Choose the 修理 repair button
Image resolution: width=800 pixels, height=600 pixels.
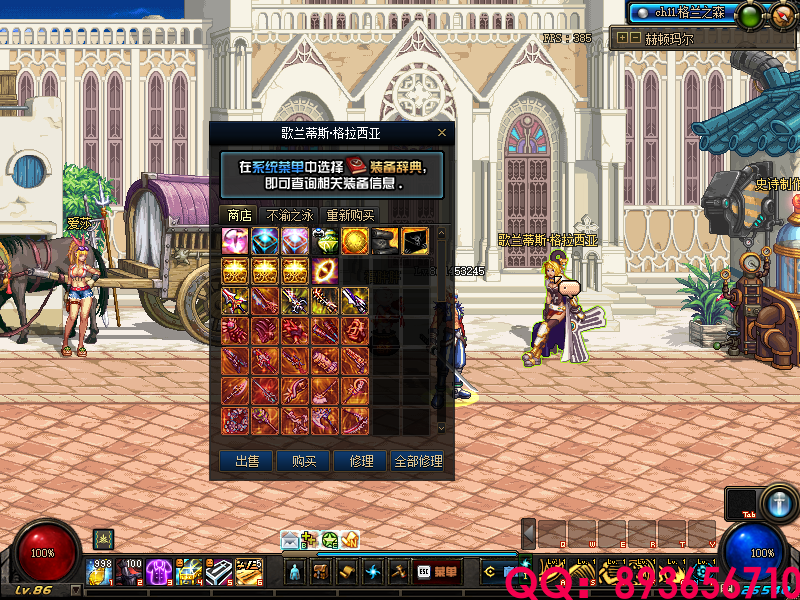pyautogui.click(x=361, y=461)
